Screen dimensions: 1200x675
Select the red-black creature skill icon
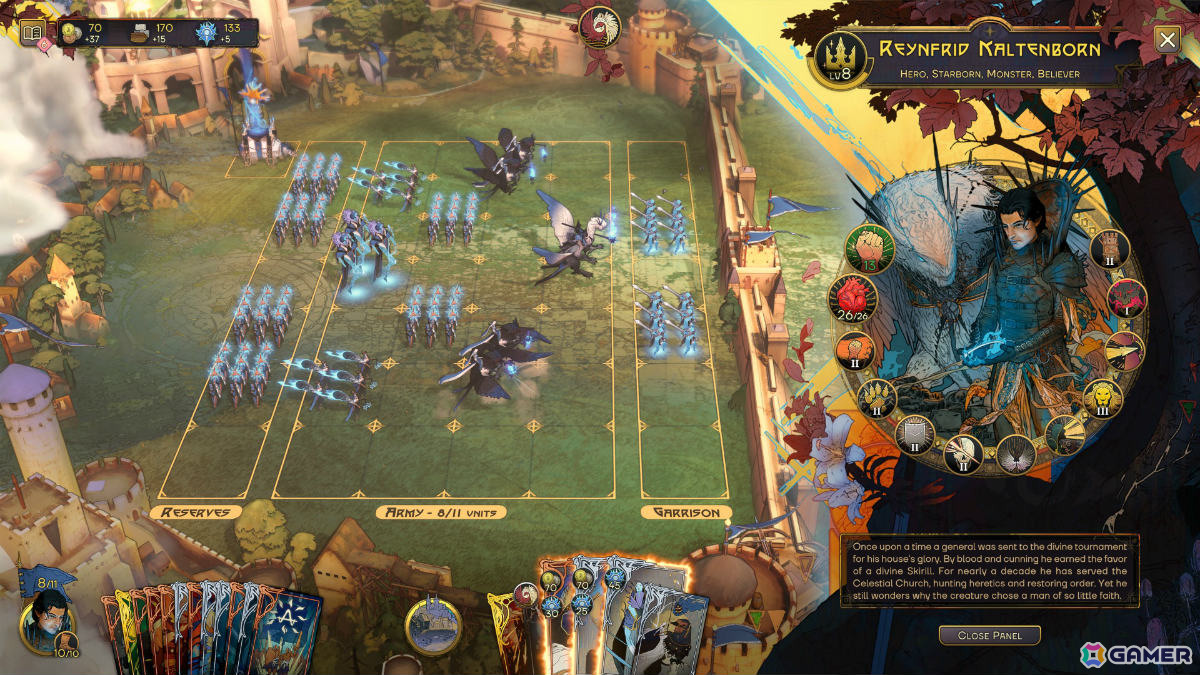1129,298
